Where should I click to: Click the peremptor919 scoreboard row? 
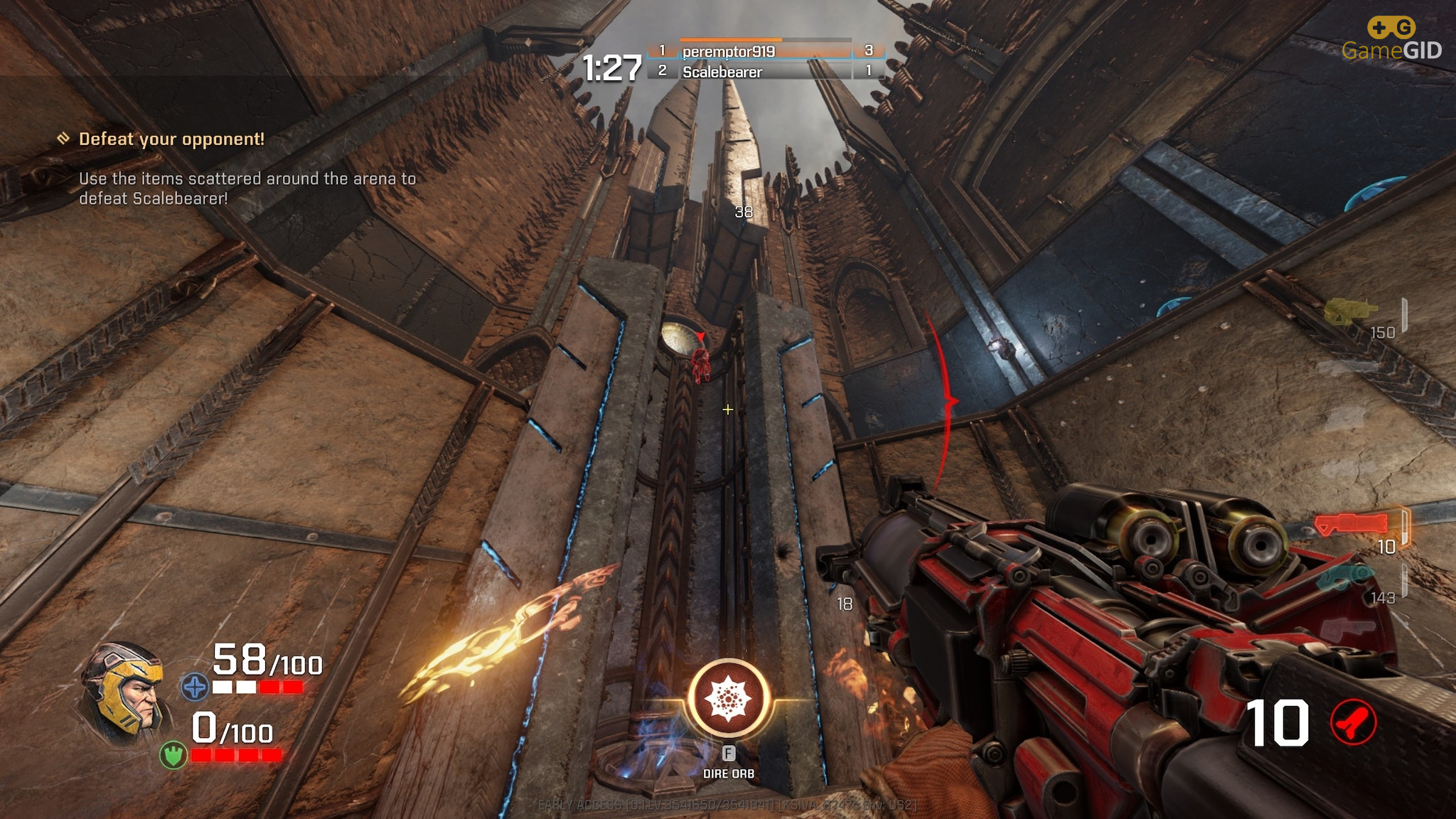coord(765,51)
